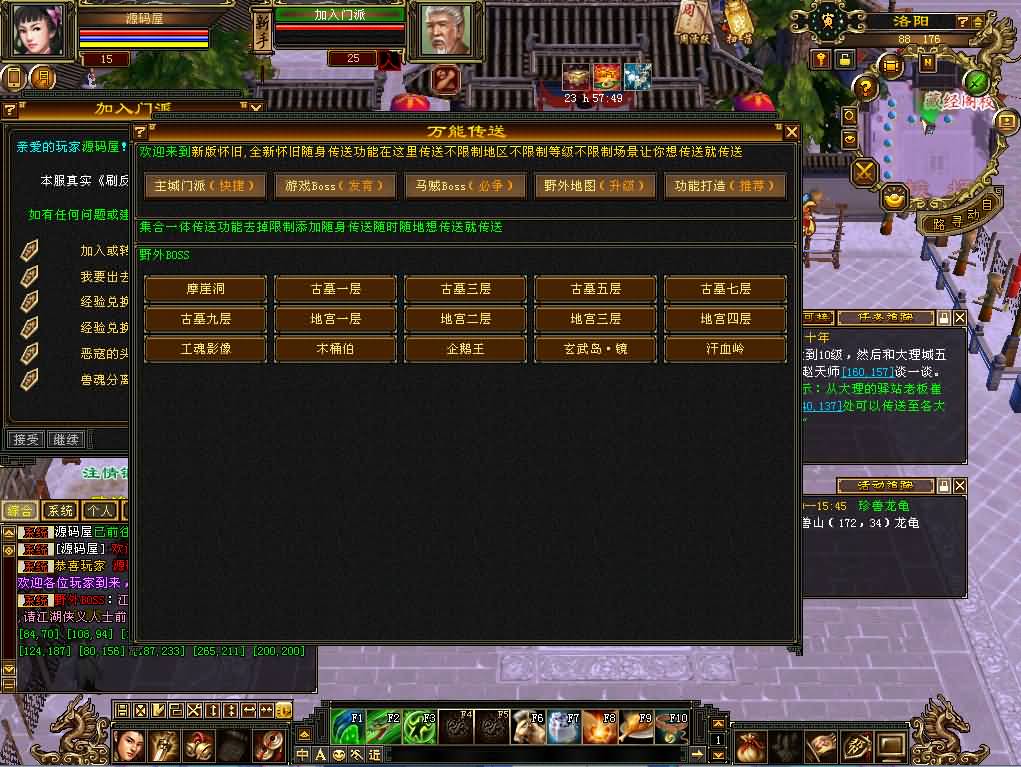Click the 接受 accept button
The height and width of the screenshot is (767, 1021).
pyautogui.click(x=25, y=439)
